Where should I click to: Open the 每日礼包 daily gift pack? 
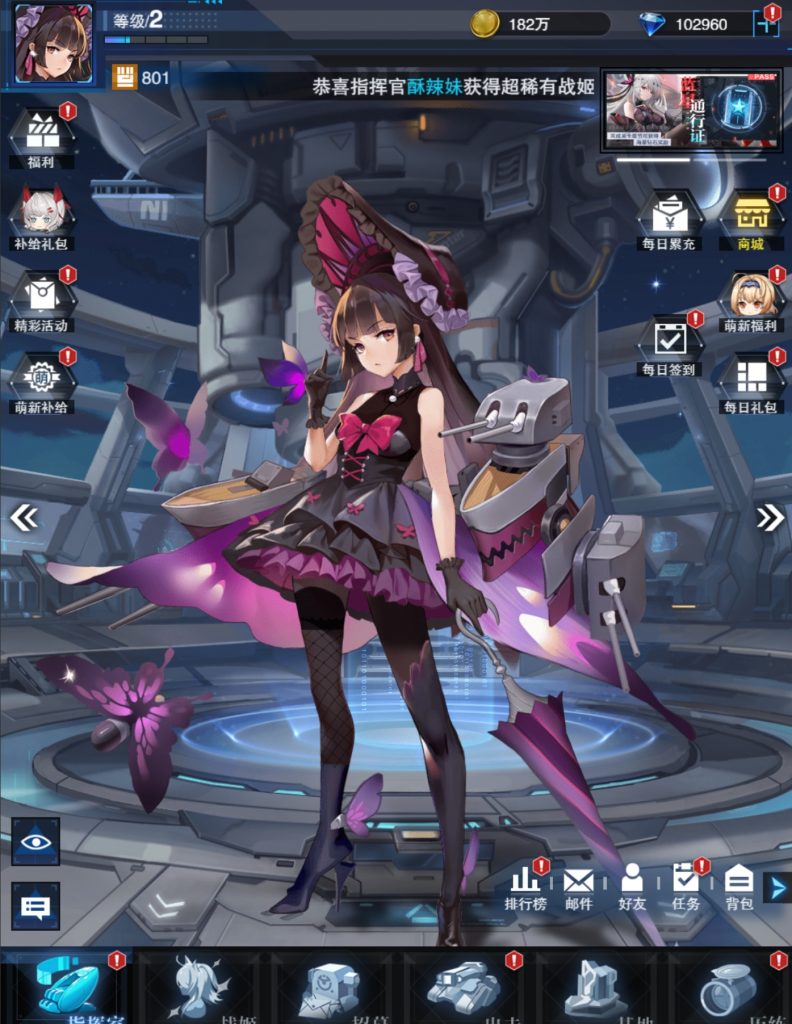point(750,380)
